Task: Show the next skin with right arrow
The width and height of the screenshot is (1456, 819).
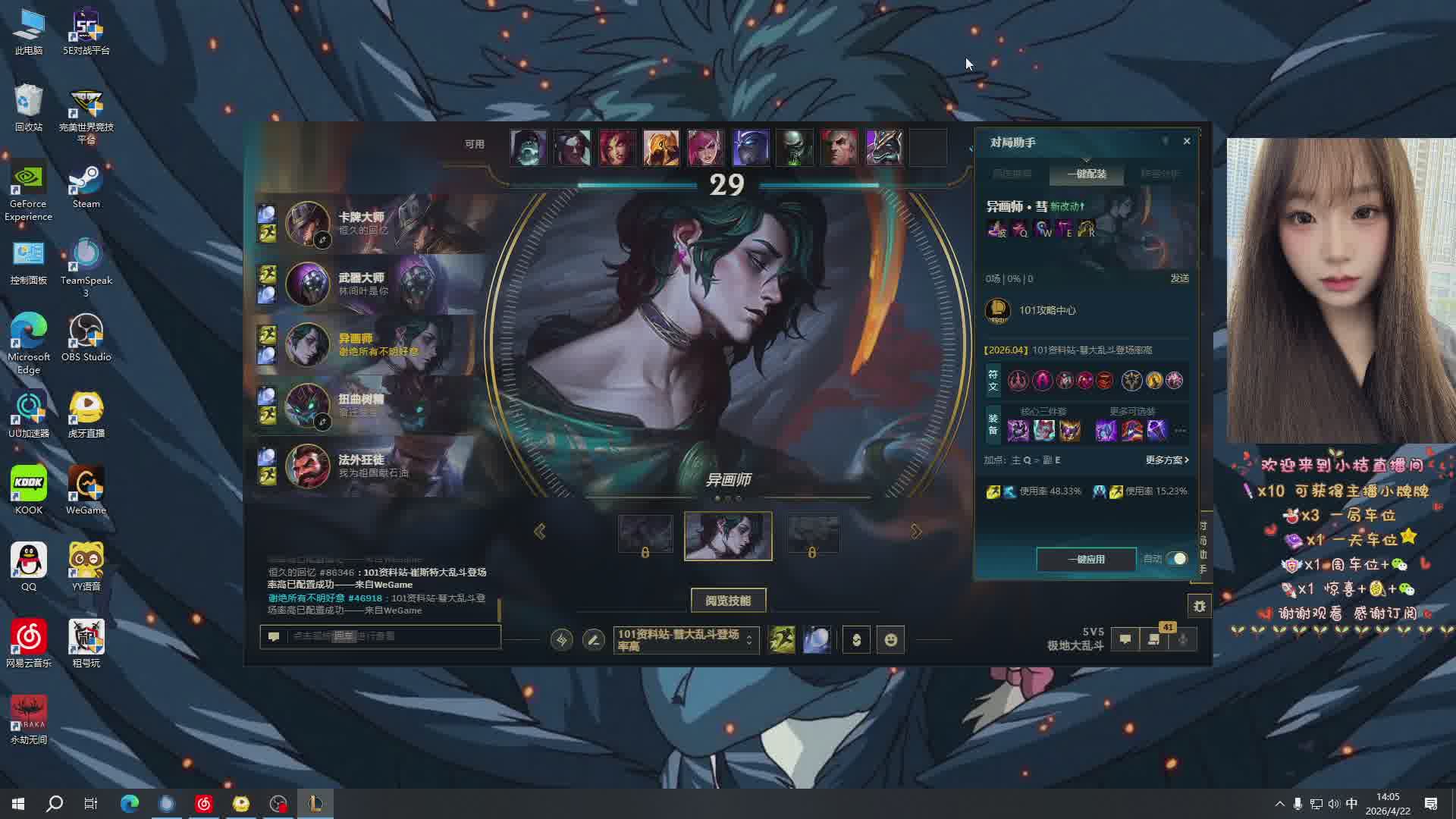Action: pyautogui.click(x=916, y=532)
